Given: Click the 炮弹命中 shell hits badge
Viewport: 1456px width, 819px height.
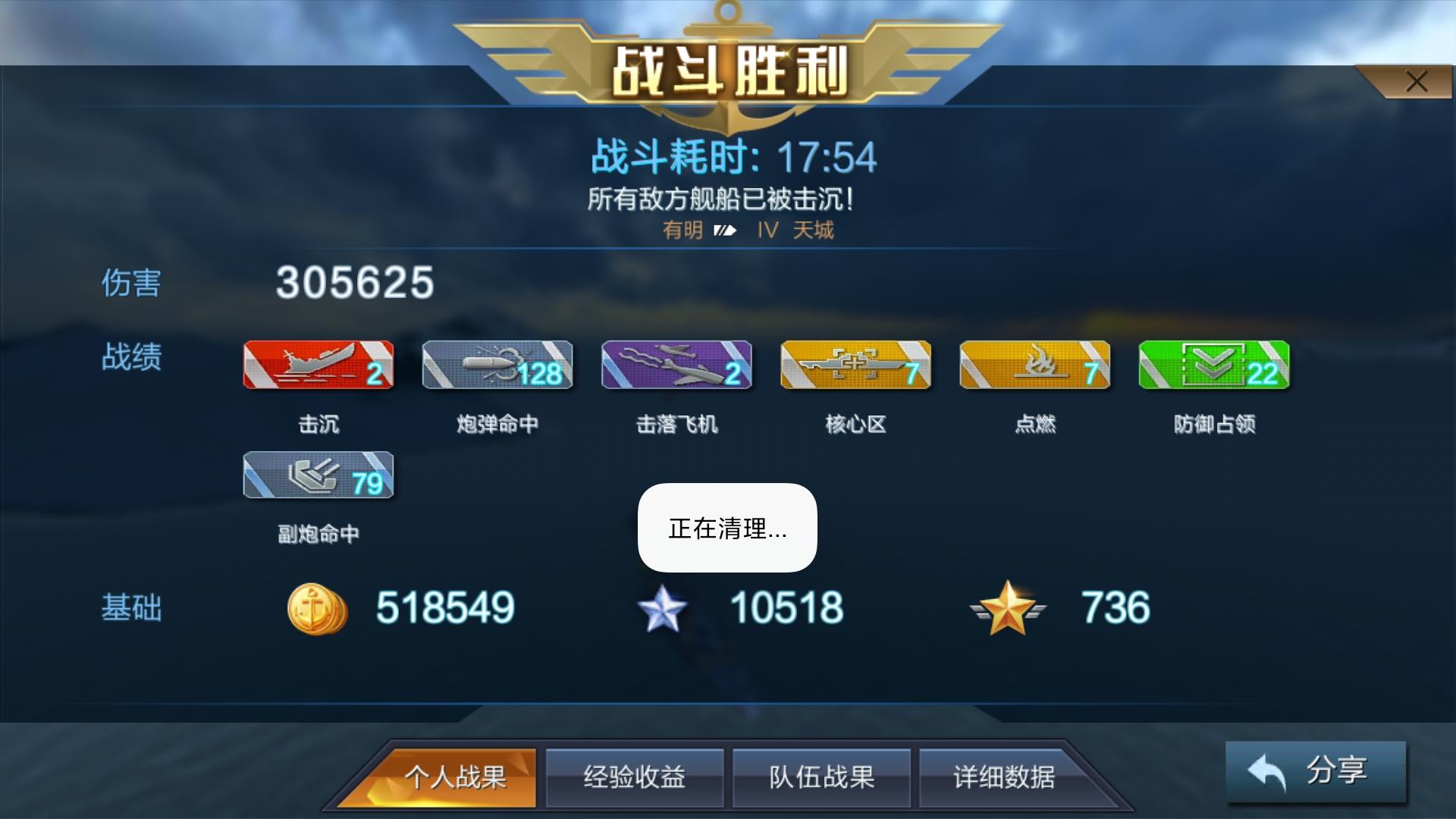Looking at the screenshot, I should click(497, 366).
